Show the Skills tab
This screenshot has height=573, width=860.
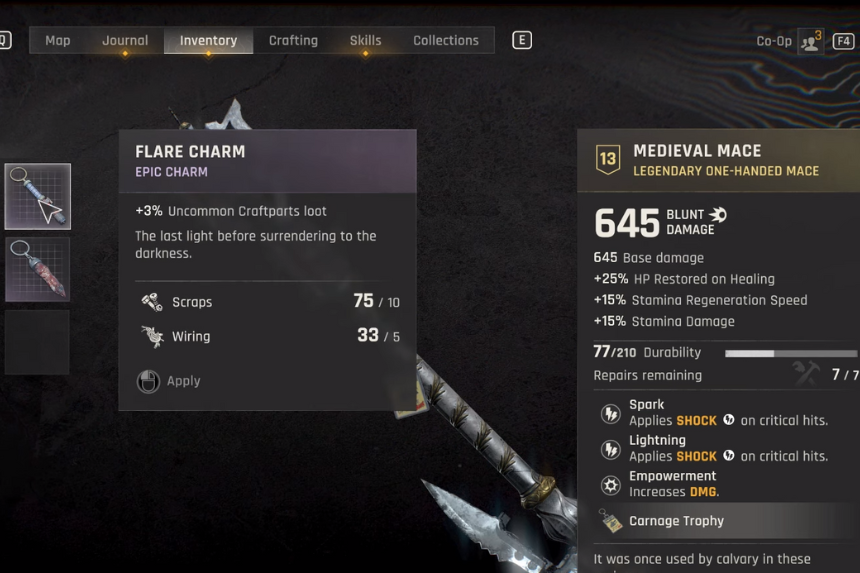click(x=365, y=41)
